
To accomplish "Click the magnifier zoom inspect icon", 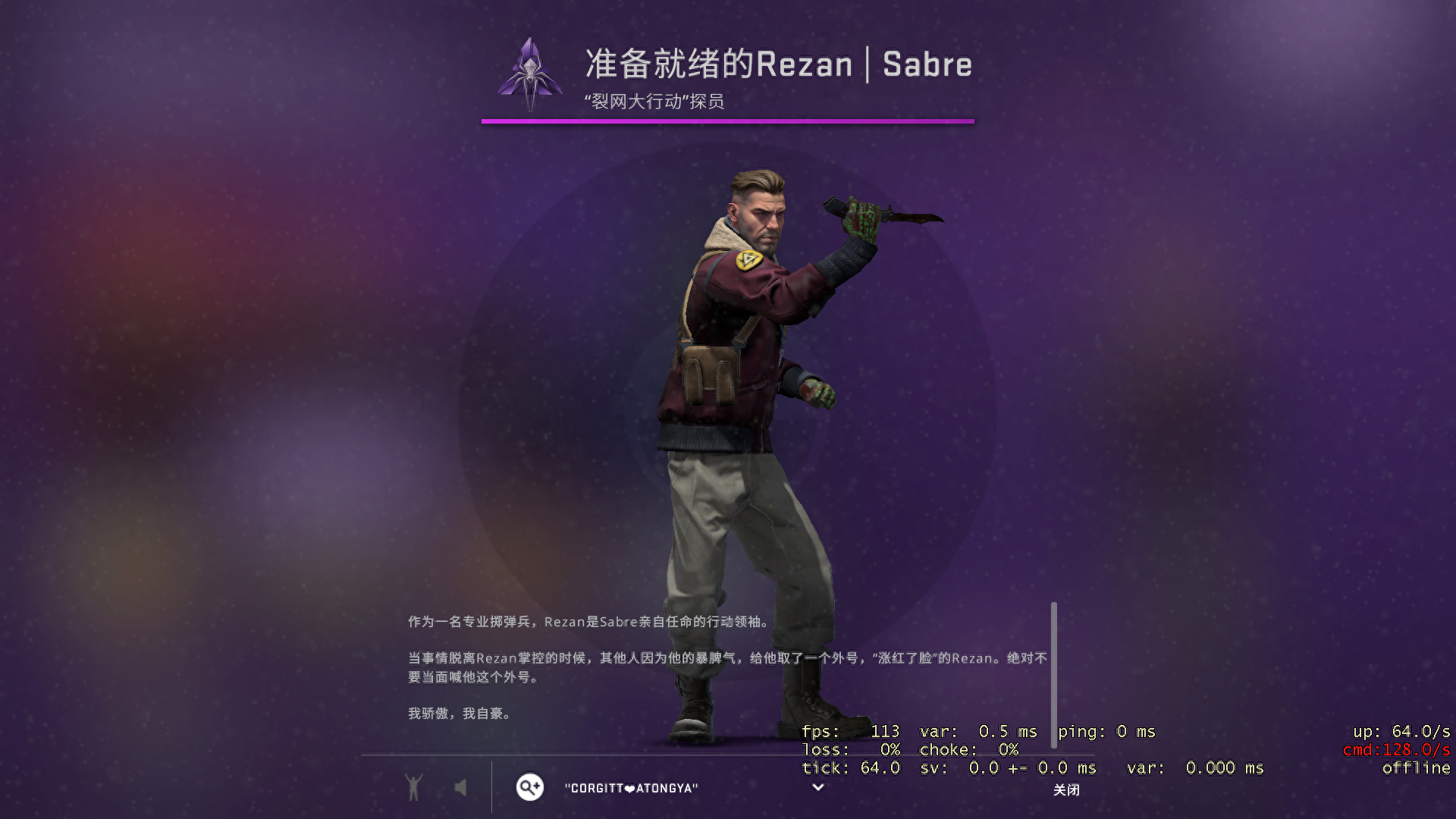I will (529, 787).
